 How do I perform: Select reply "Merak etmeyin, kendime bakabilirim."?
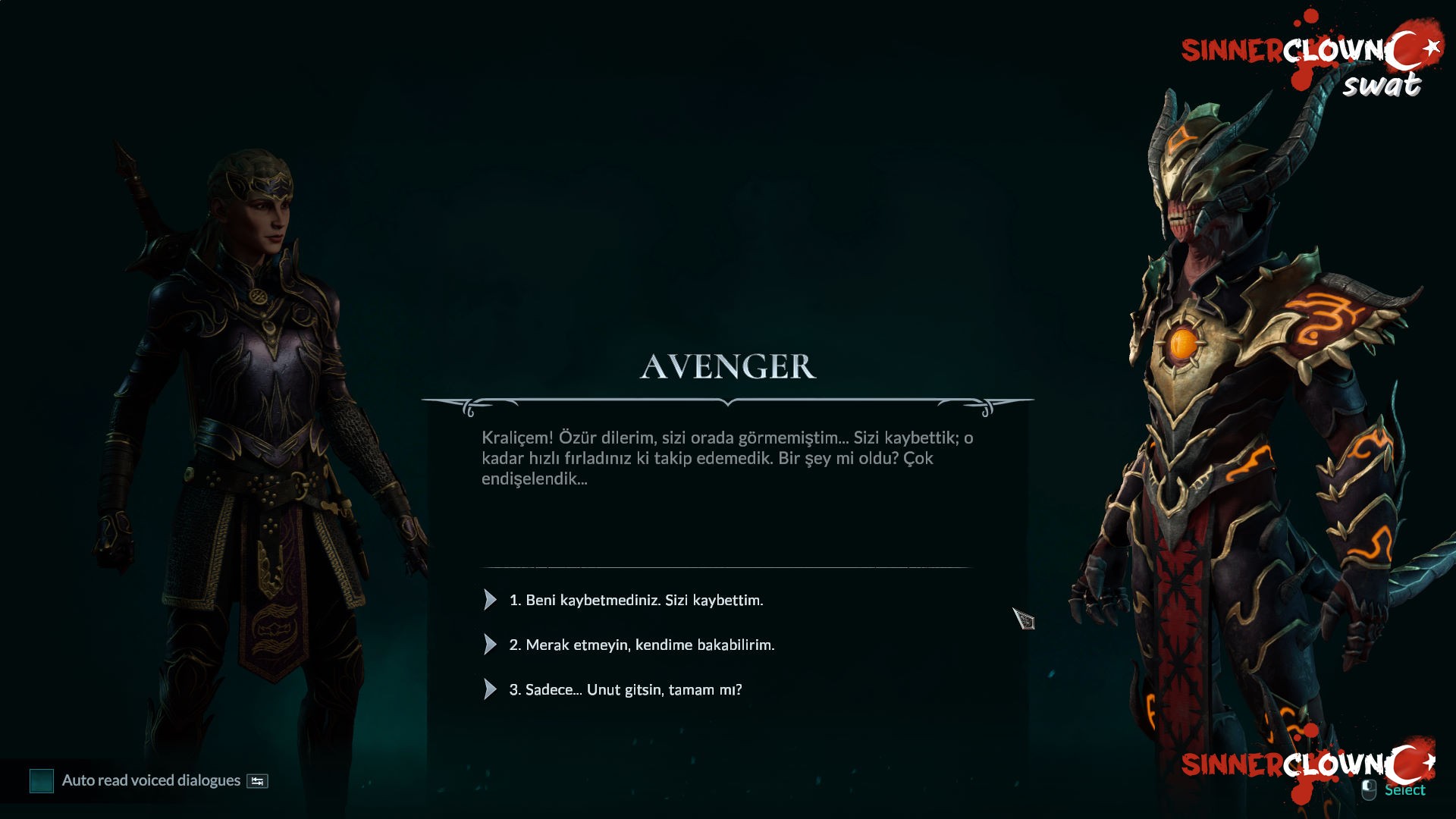click(x=642, y=645)
